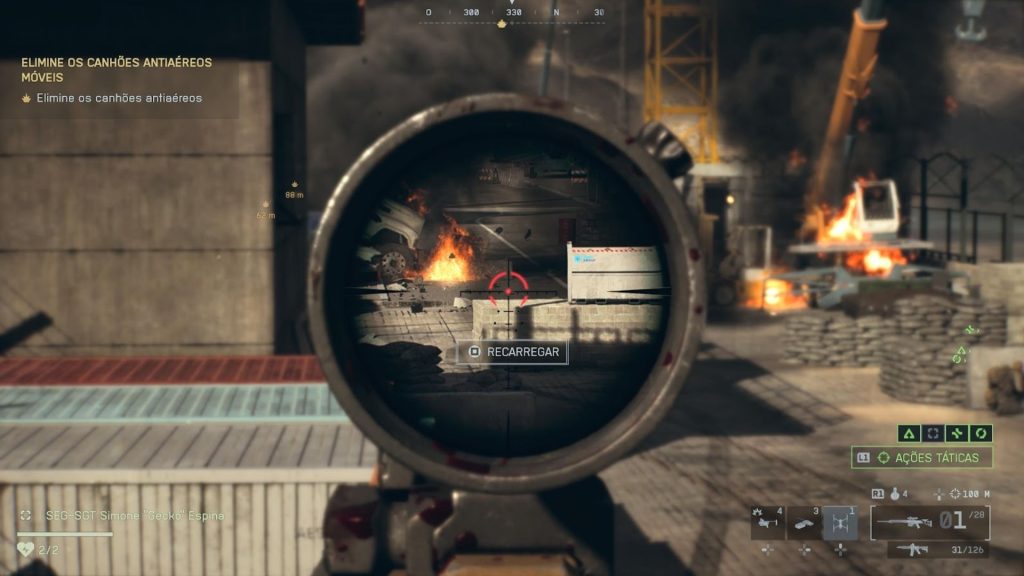Screen dimensions: 1024x576
Task: Select the squad member name Simone Espina
Action: (120, 515)
